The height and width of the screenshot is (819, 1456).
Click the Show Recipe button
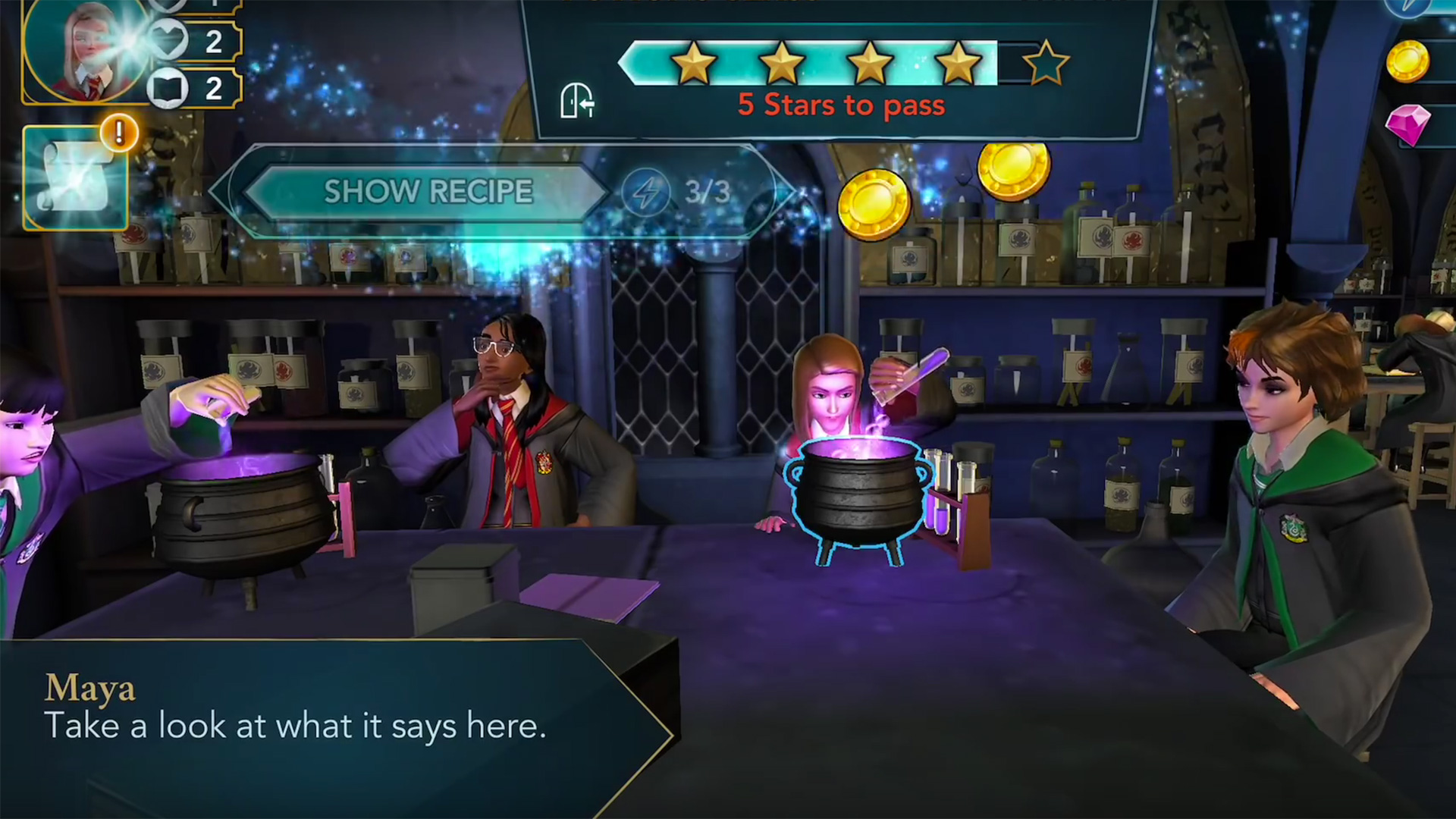[428, 192]
